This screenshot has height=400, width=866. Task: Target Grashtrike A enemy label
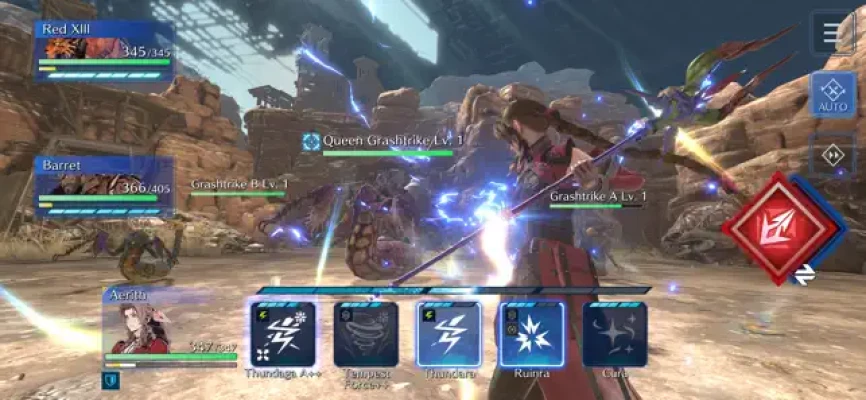pos(594,196)
